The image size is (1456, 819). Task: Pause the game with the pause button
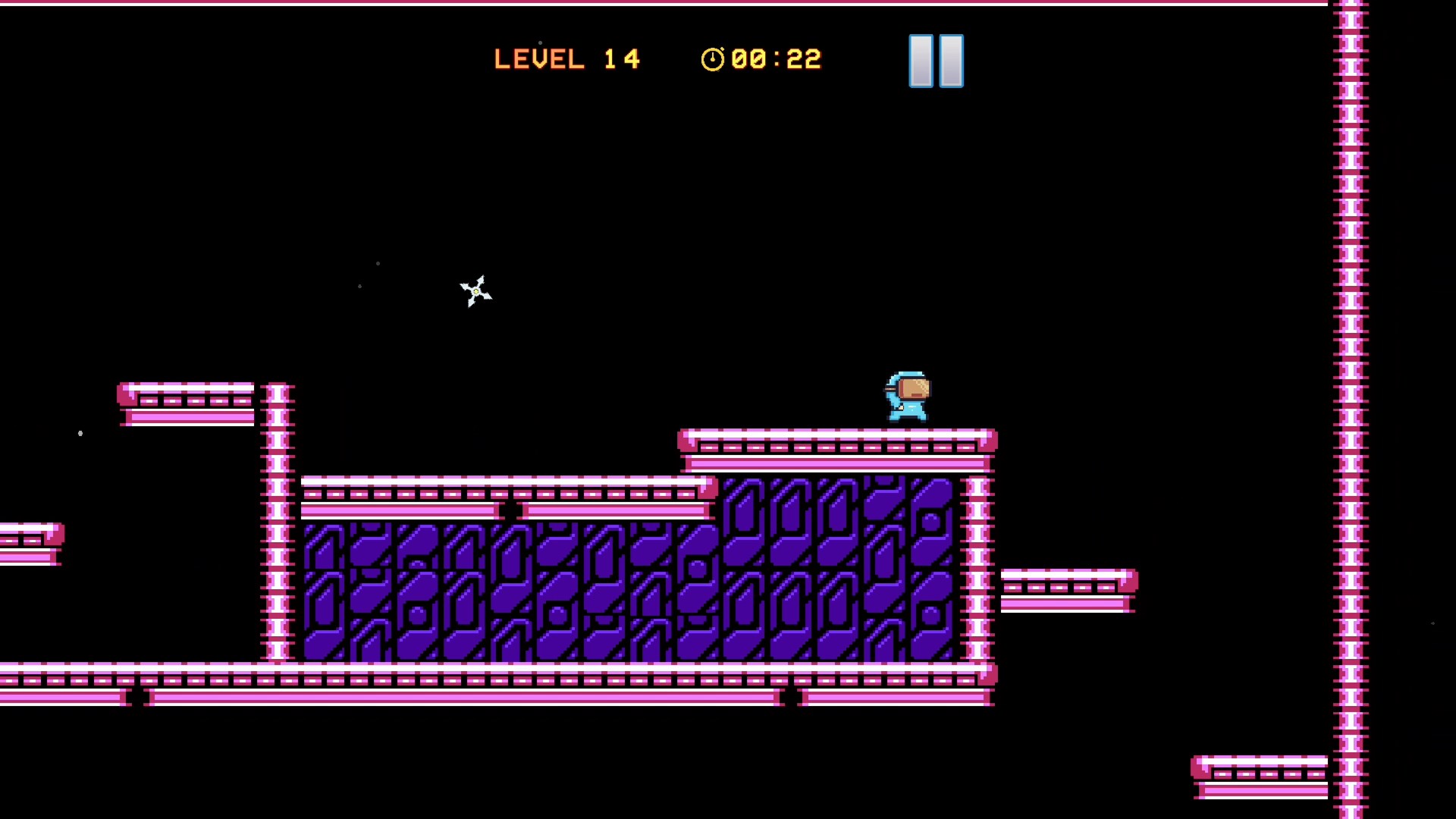pos(935,60)
